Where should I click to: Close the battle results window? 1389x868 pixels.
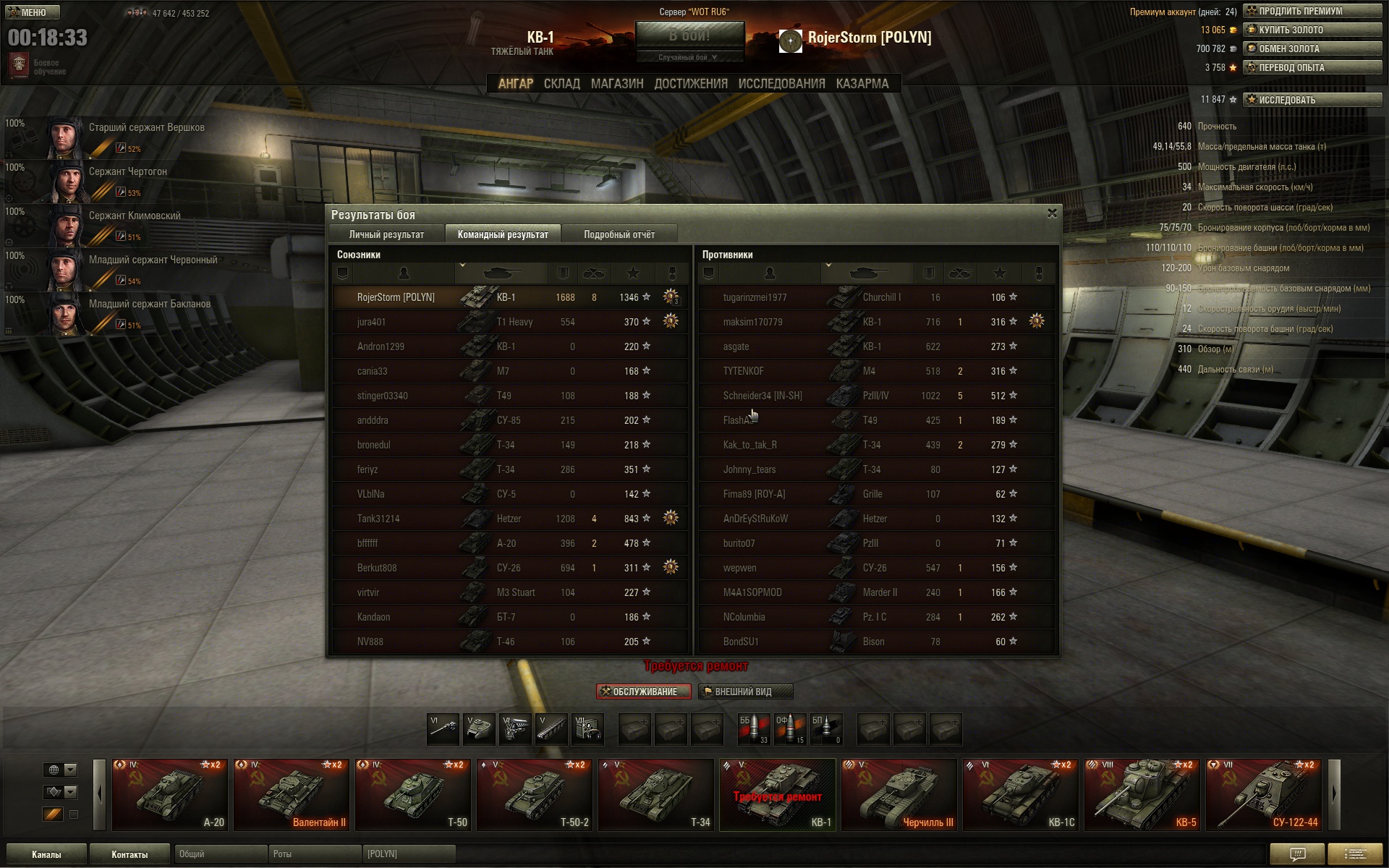coord(1052,213)
